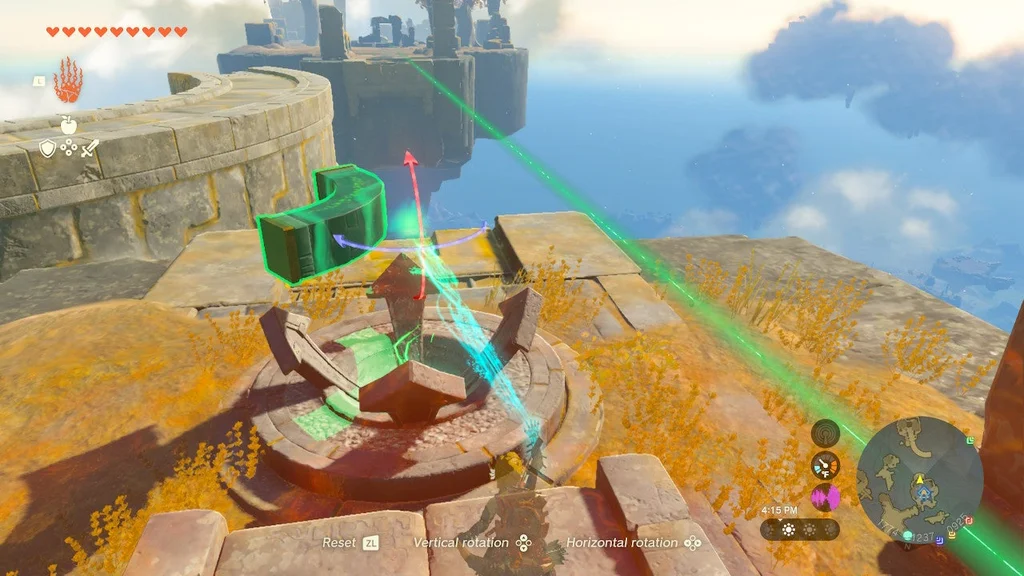This screenshot has height=576, width=1024.
Task: Open the apple quick-item shortcut
Action: [x=68, y=125]
